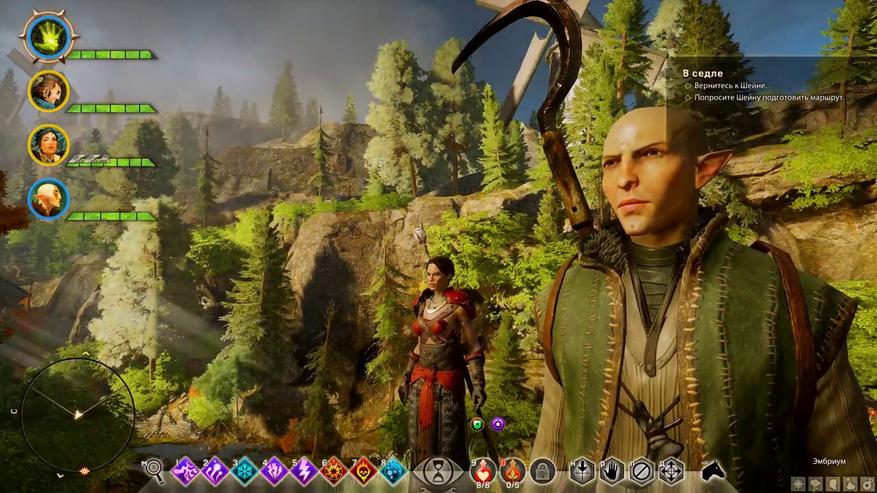Activate the snowflake ice ability

coord(245,471)
